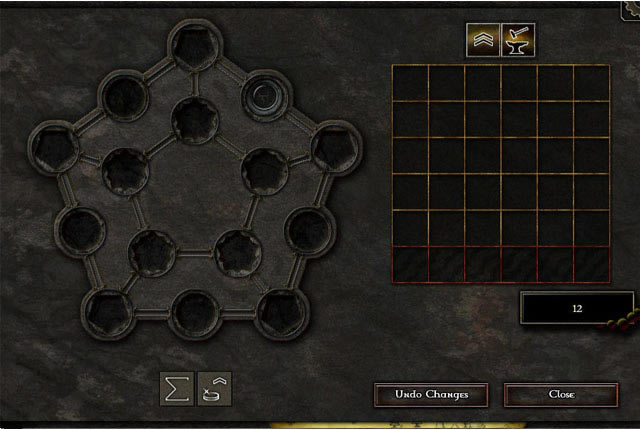Click the Undo Changes button

430,394
